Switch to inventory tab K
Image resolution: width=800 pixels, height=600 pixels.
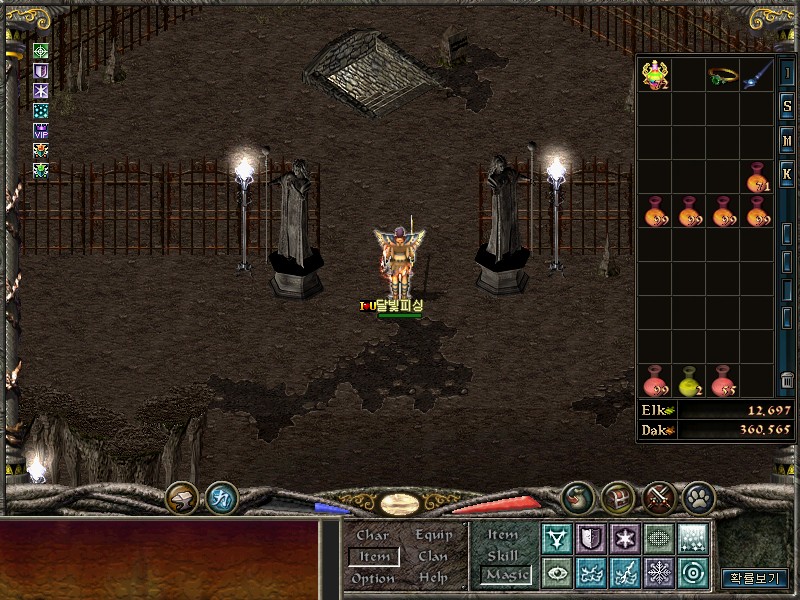(x=787, y=172)
